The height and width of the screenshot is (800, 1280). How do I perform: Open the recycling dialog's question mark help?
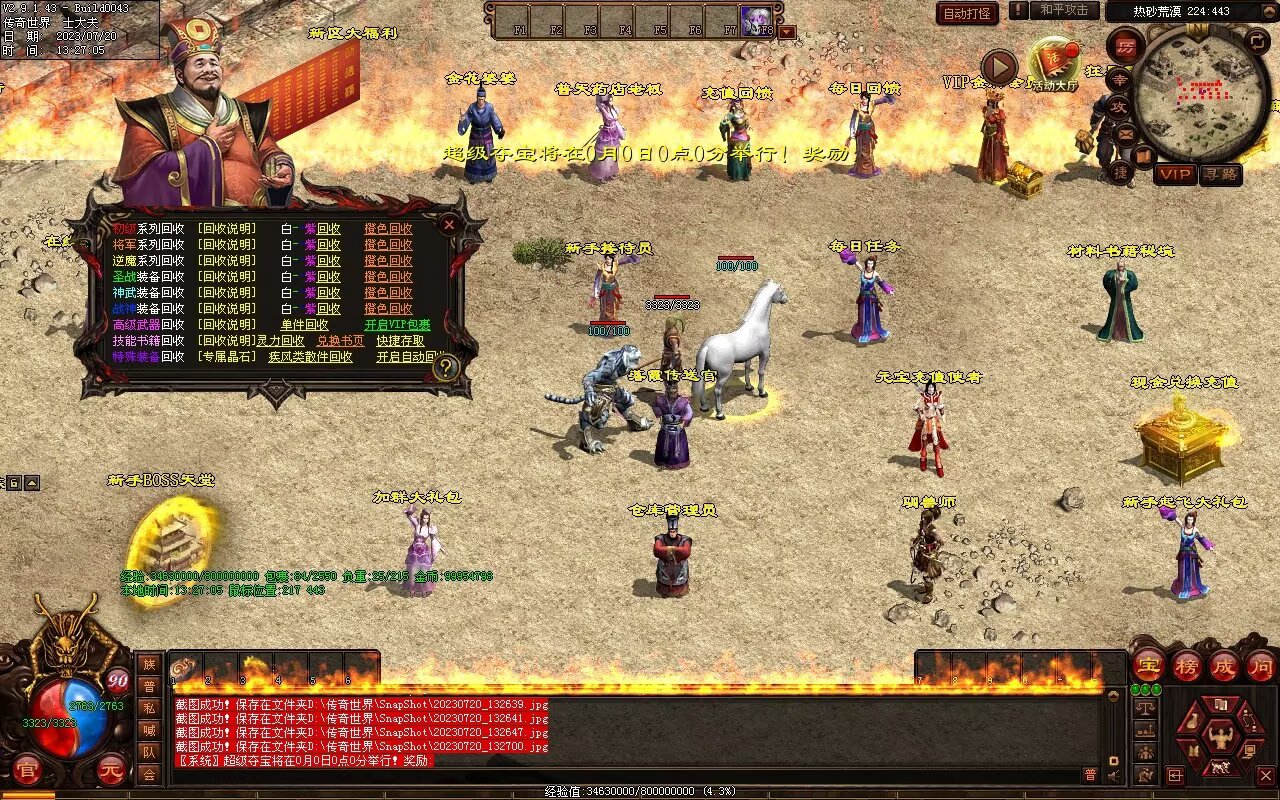(x=446, y=368)
